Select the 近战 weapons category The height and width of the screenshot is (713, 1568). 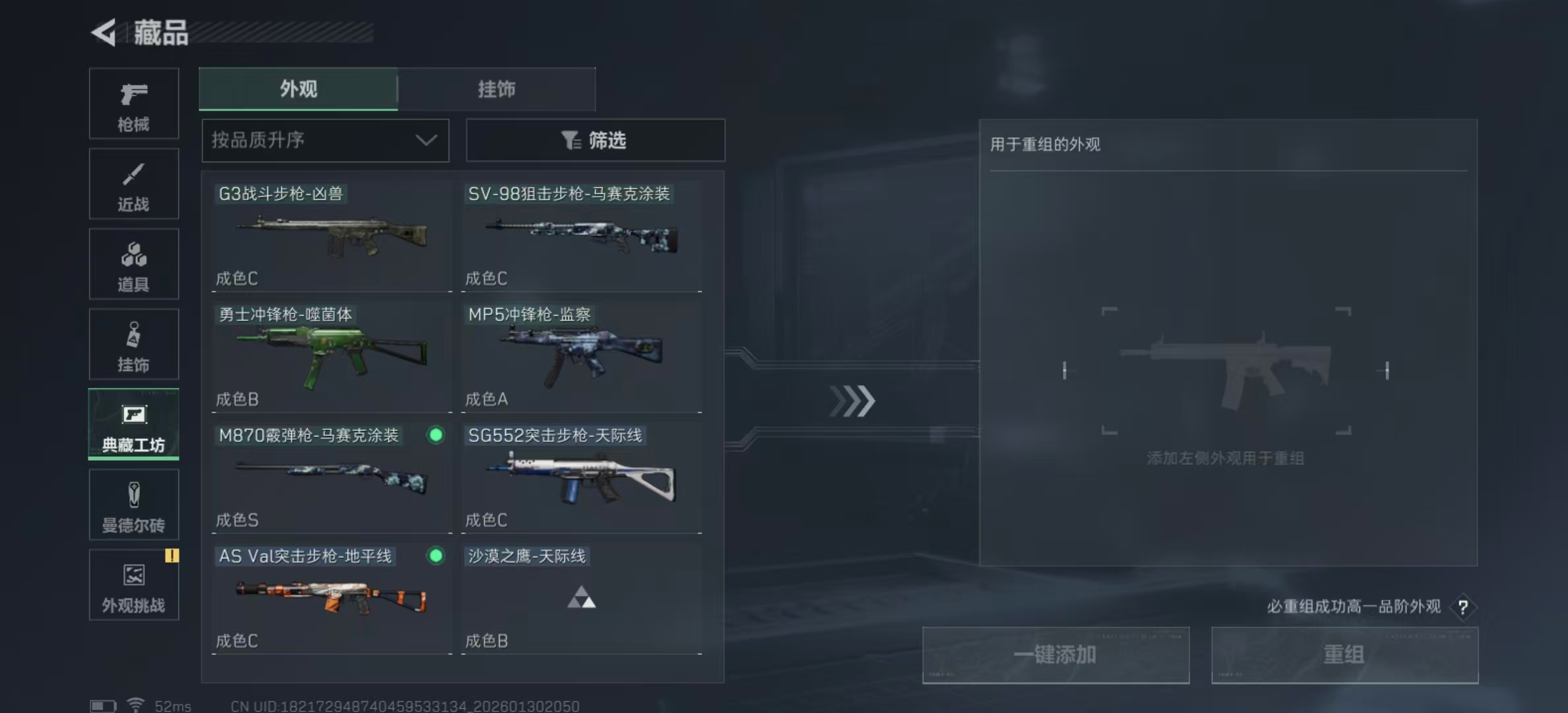pos(133,184)
